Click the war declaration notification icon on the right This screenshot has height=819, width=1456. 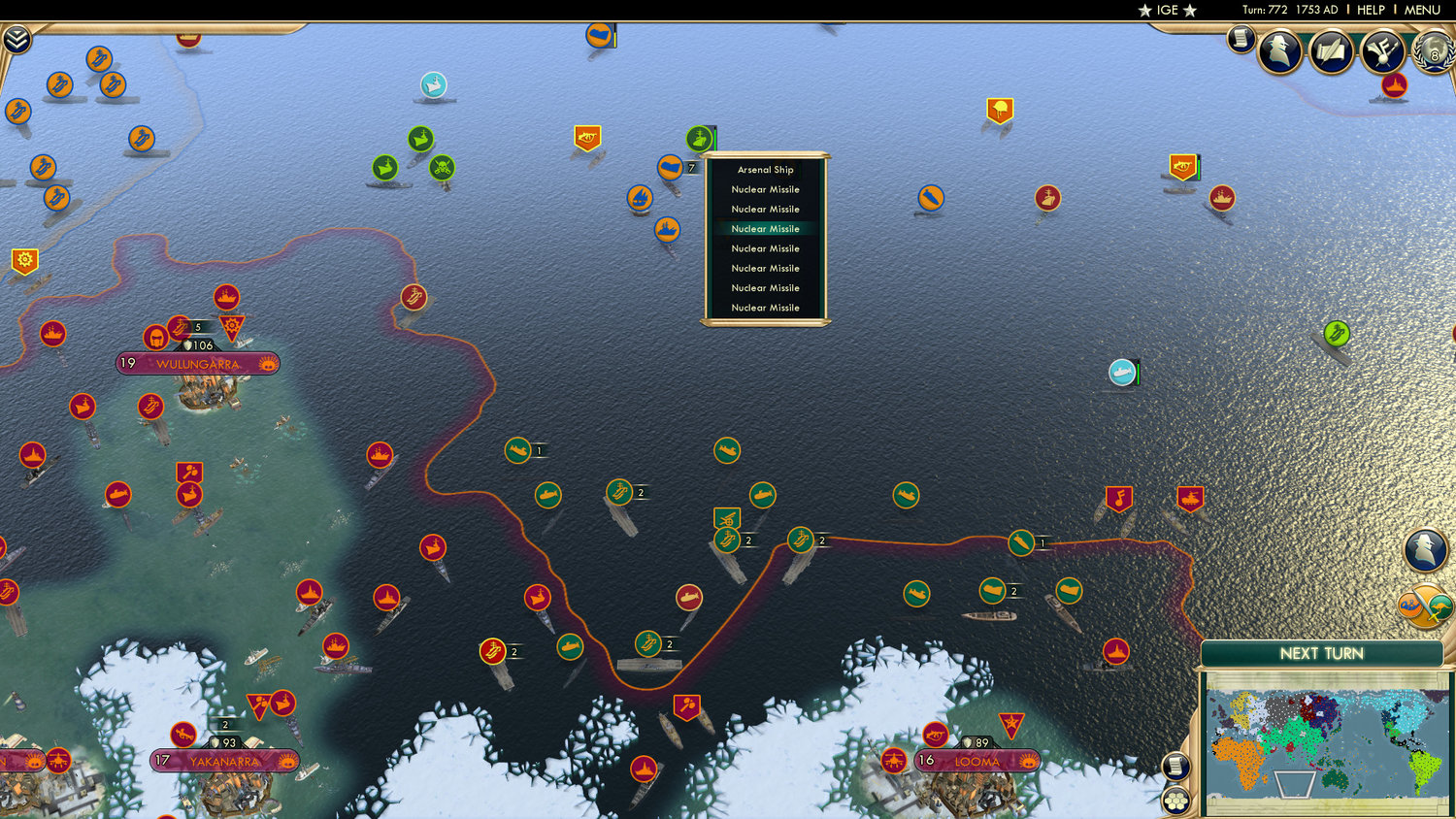click(x=1424, y=606)
